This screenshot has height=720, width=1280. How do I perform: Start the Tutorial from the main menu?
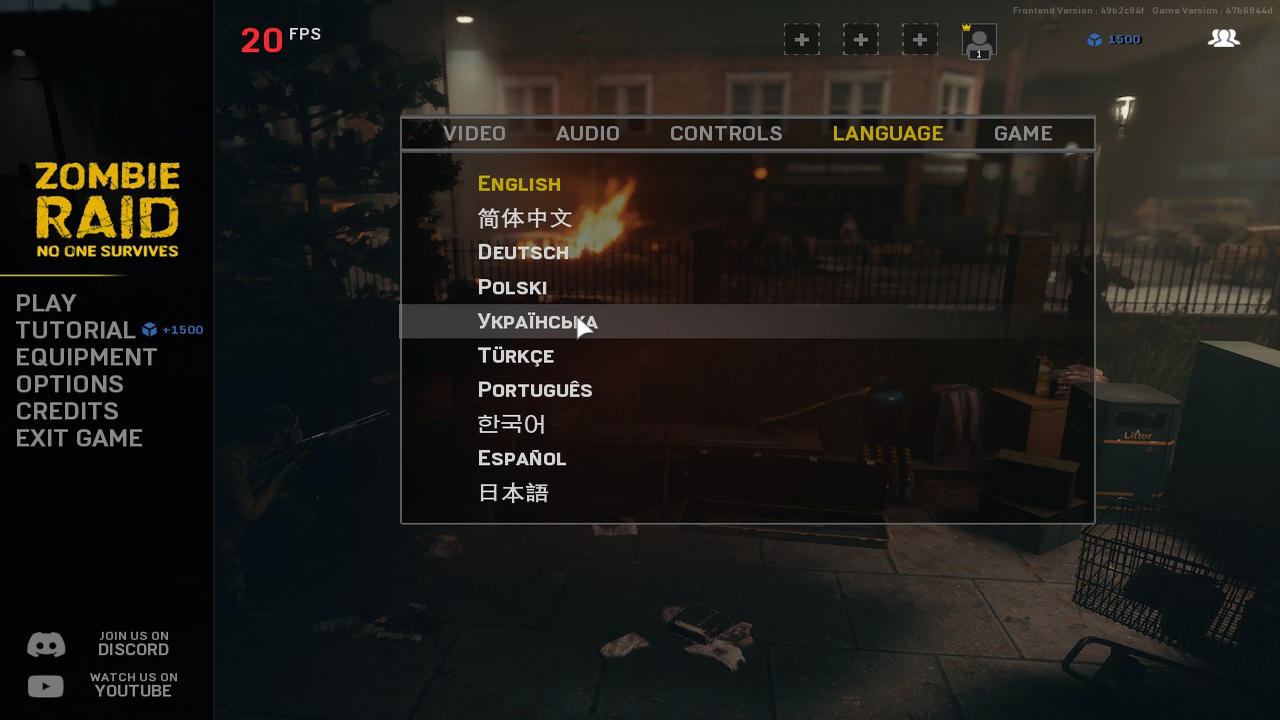click(76, 330)
